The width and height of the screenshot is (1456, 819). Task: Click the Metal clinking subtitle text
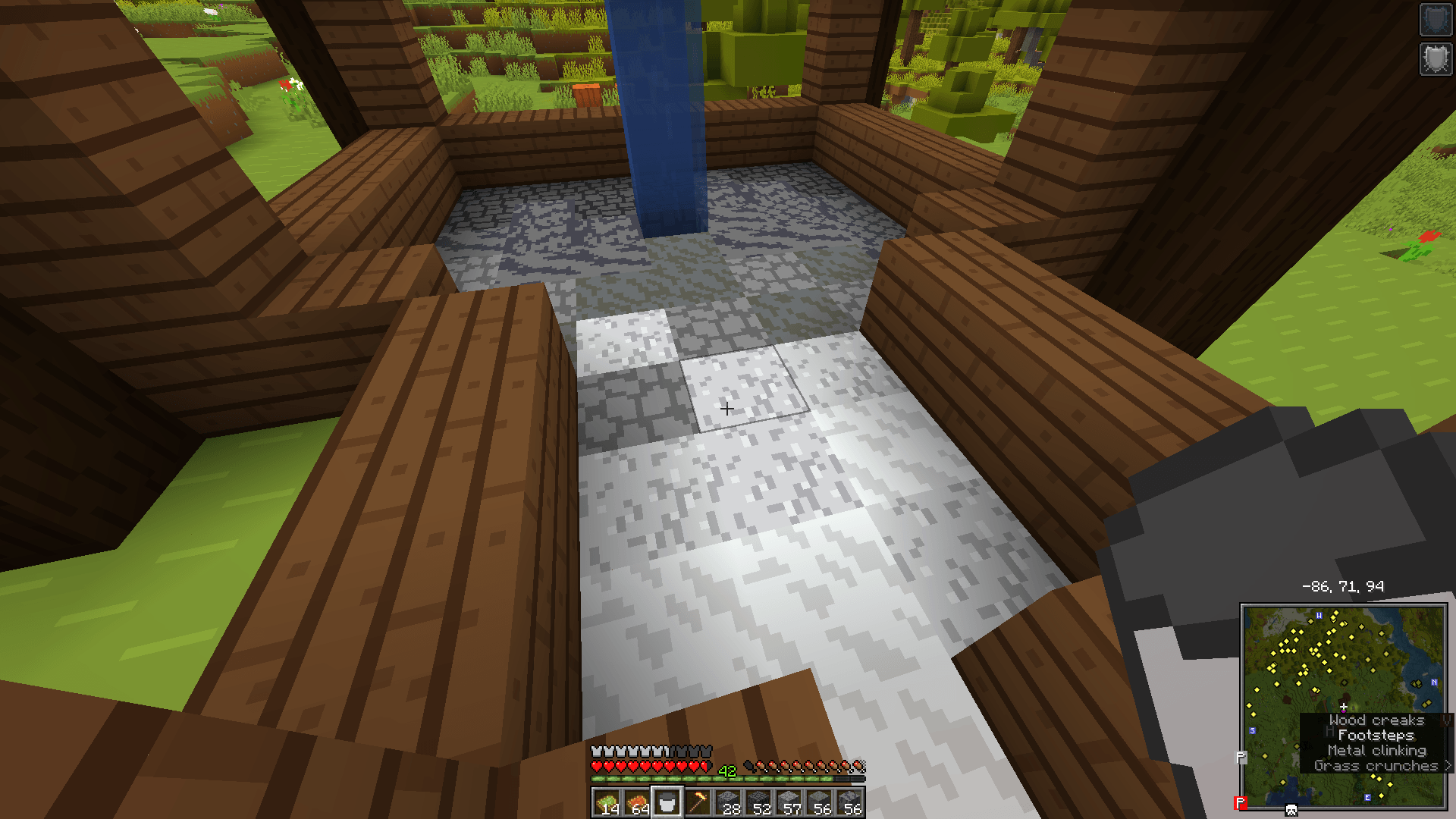coord(1376,750)
